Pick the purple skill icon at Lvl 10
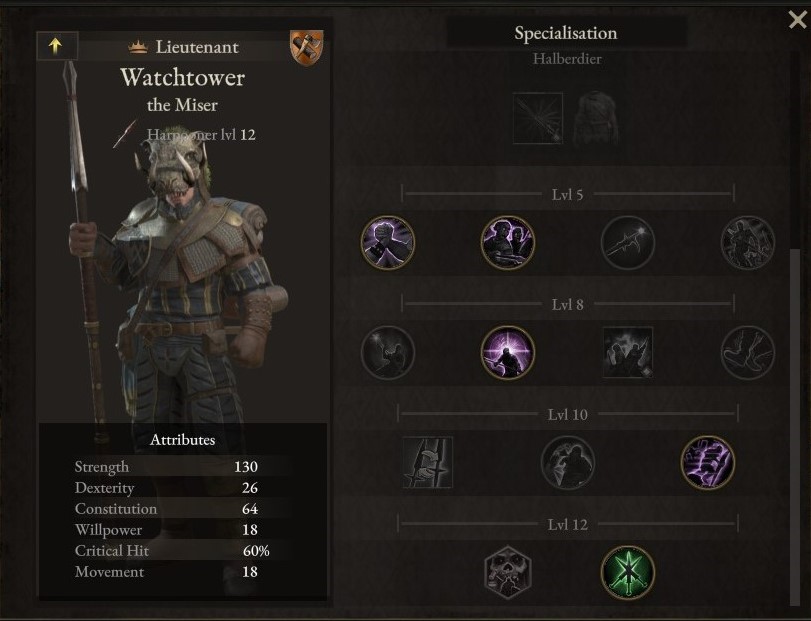The width and height of the screenshot is (811, 621). click(x=708, y=462)
